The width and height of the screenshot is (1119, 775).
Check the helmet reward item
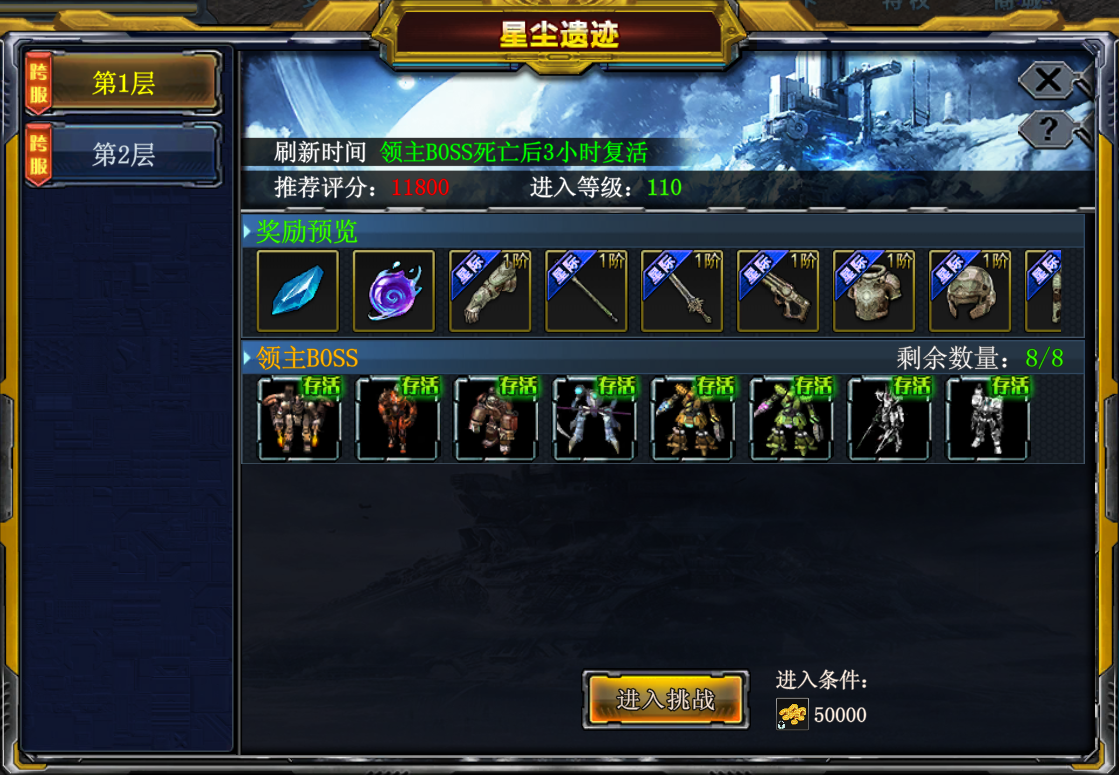[x=970, y=291]
